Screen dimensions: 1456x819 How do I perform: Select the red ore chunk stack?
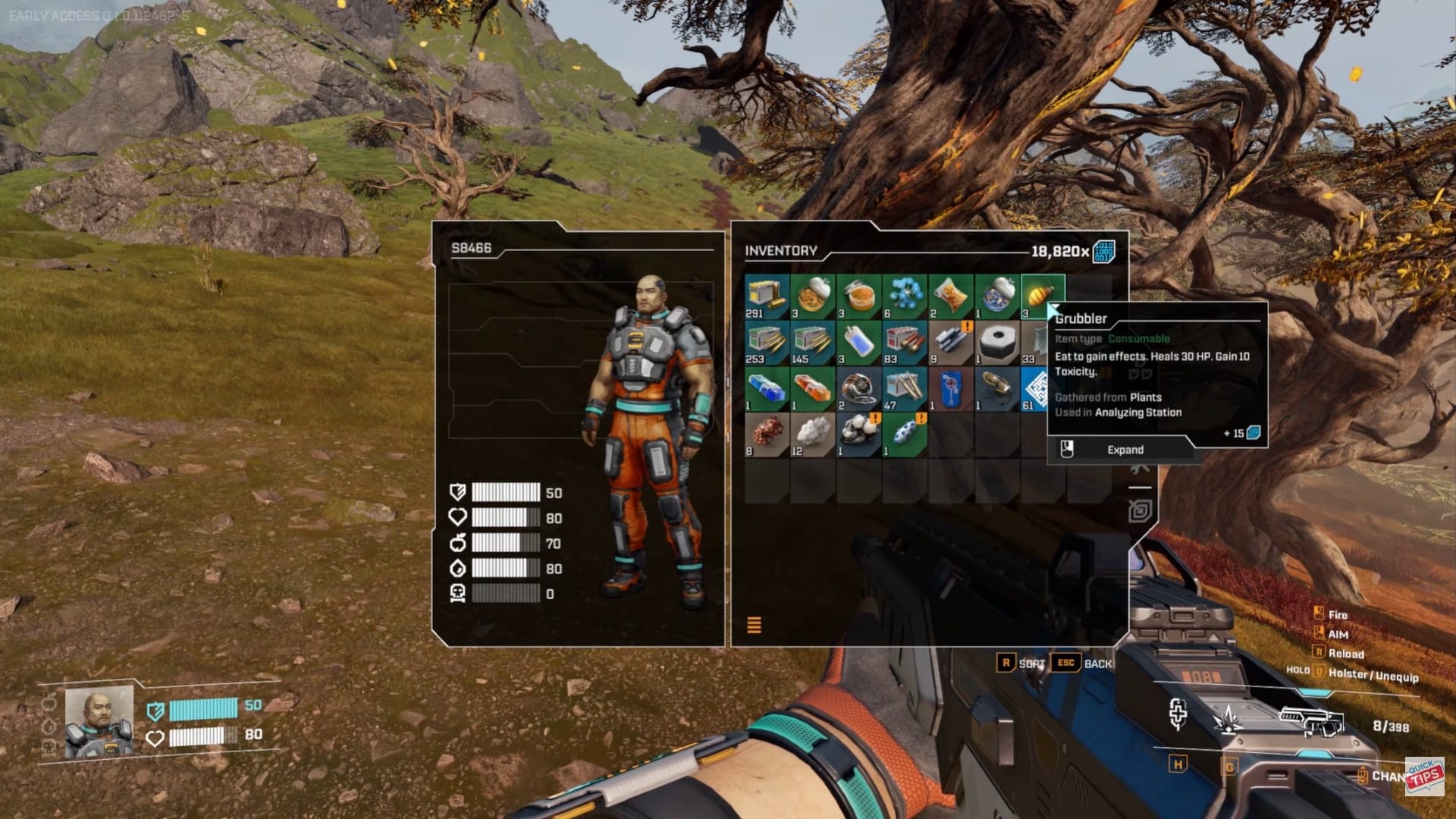767,435
